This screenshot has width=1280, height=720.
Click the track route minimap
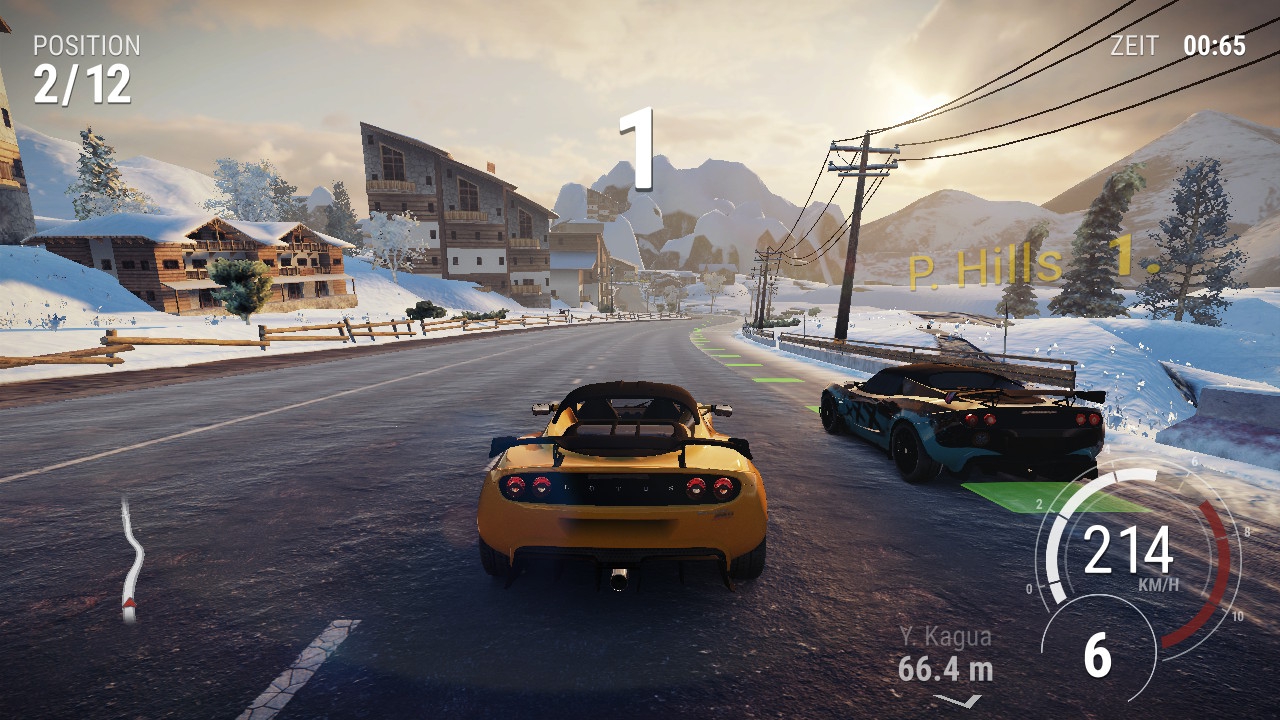[130, 560]
